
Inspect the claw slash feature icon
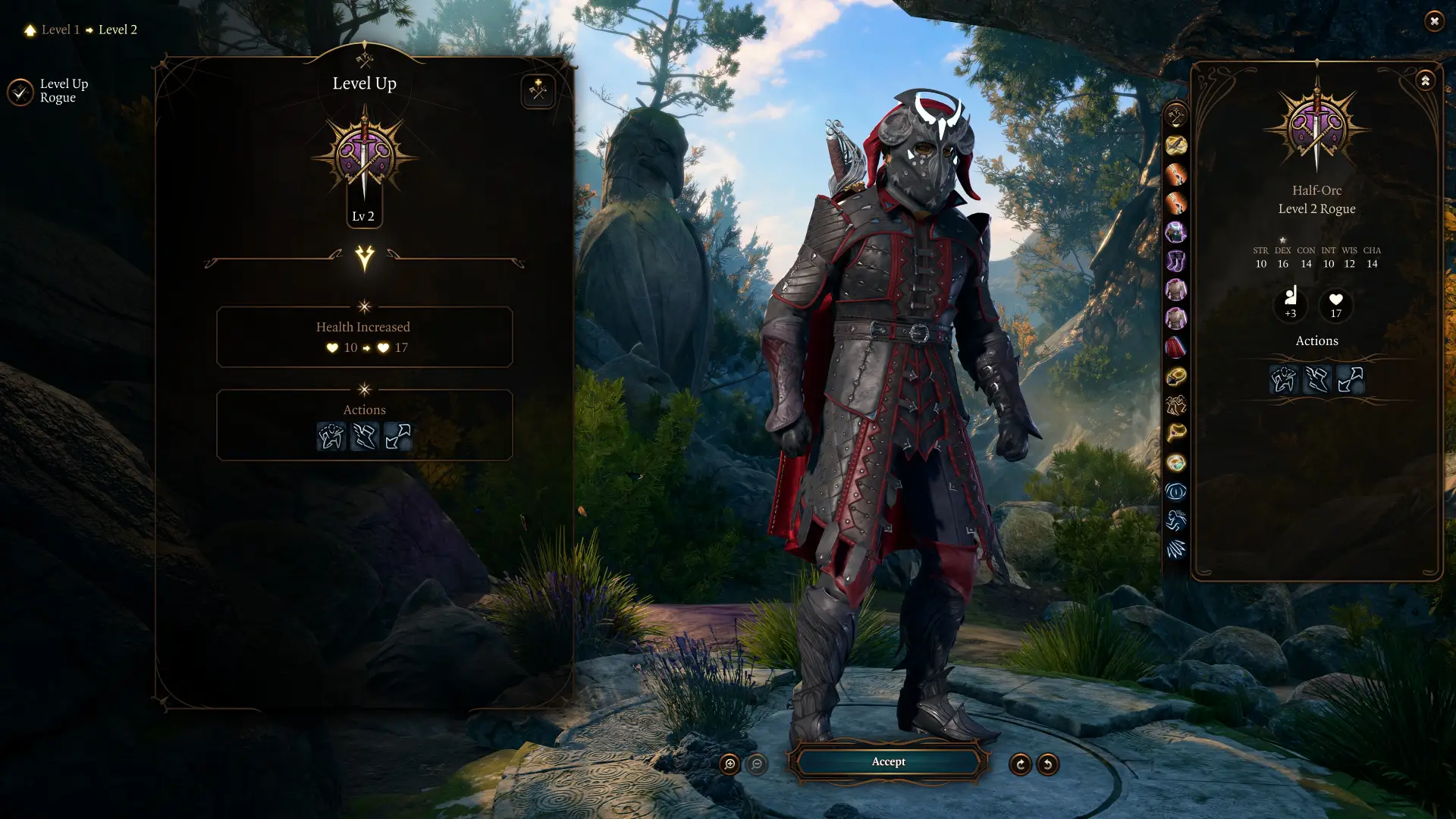(1175, 550)
